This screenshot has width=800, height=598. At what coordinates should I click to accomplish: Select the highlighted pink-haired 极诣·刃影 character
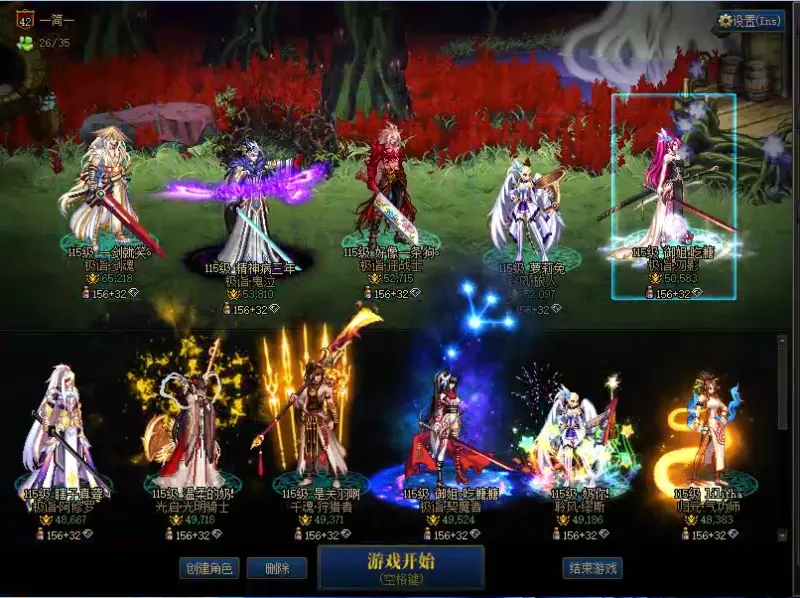click(674, 195)
